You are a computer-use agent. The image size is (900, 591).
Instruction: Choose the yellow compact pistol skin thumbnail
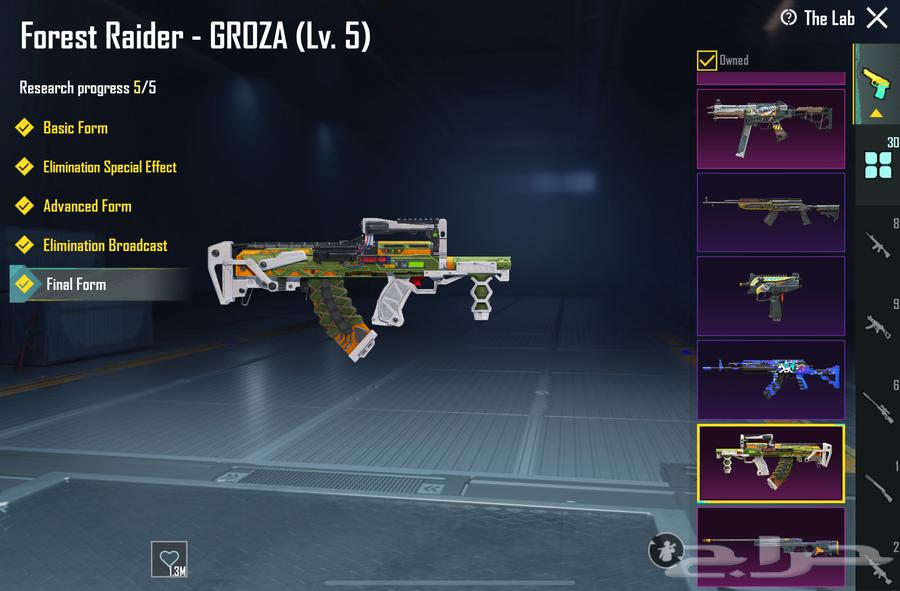770,296
